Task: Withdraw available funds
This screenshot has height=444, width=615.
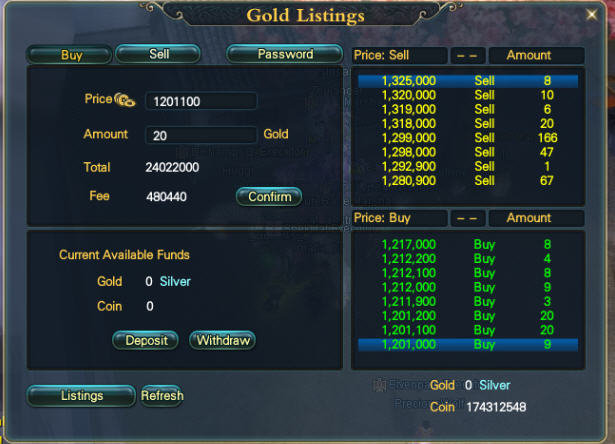Action: click(x=222, y=340)
